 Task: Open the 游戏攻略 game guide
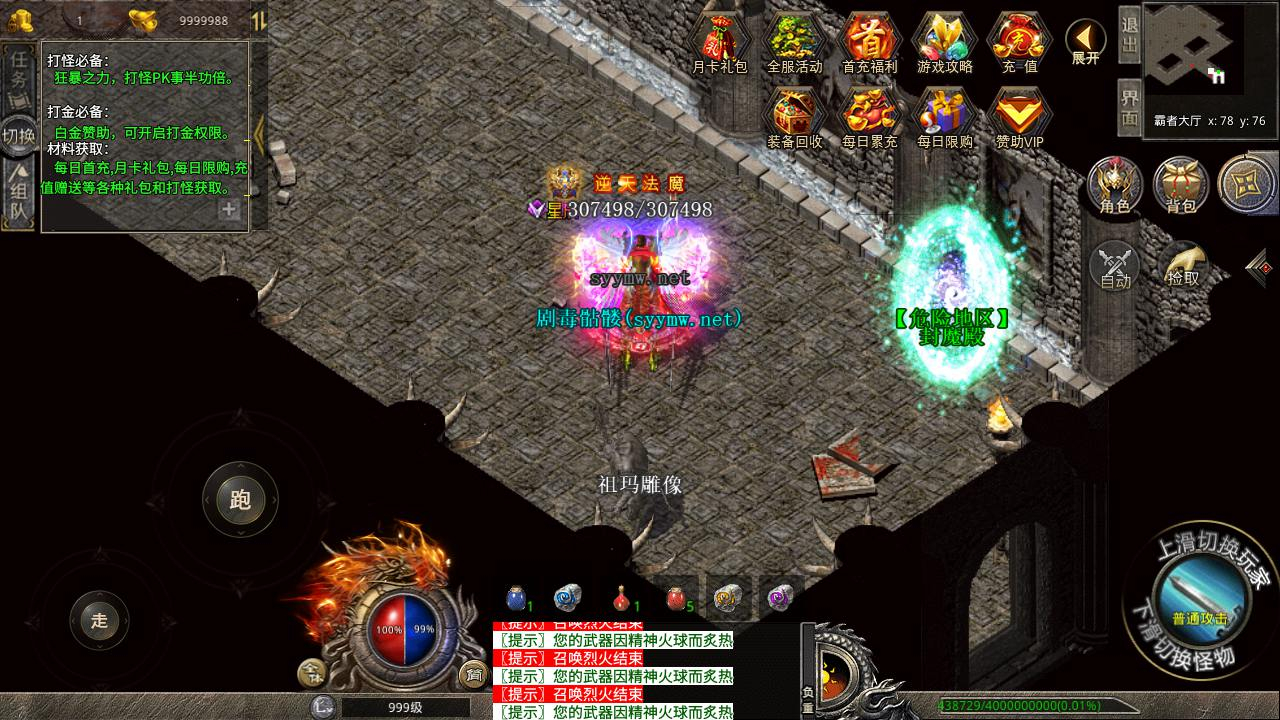(944, 43)
